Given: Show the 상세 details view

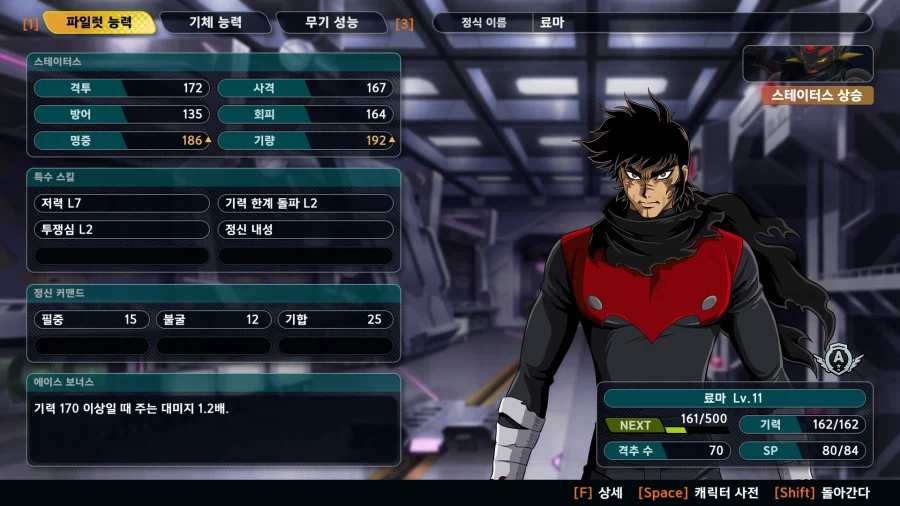Looking at the screenshot, I should pos(599,493).
